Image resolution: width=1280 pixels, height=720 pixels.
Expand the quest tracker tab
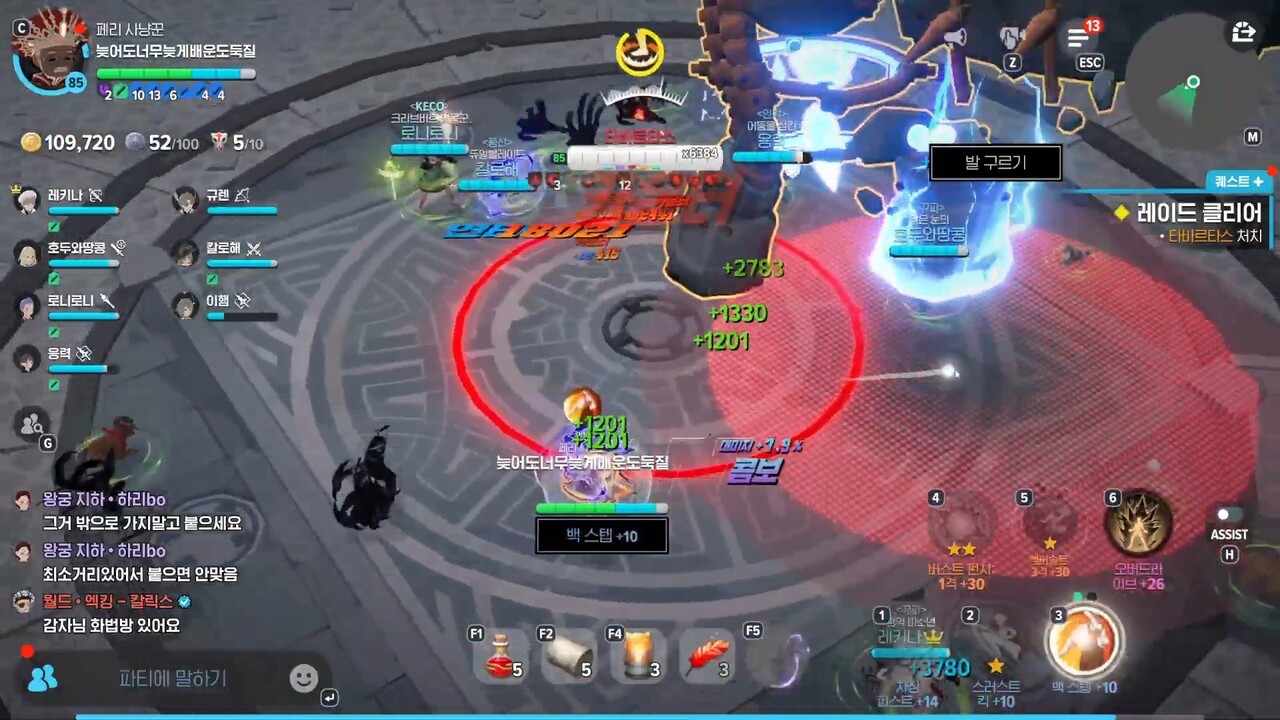pyautogui.click(x=1239, y=182)
